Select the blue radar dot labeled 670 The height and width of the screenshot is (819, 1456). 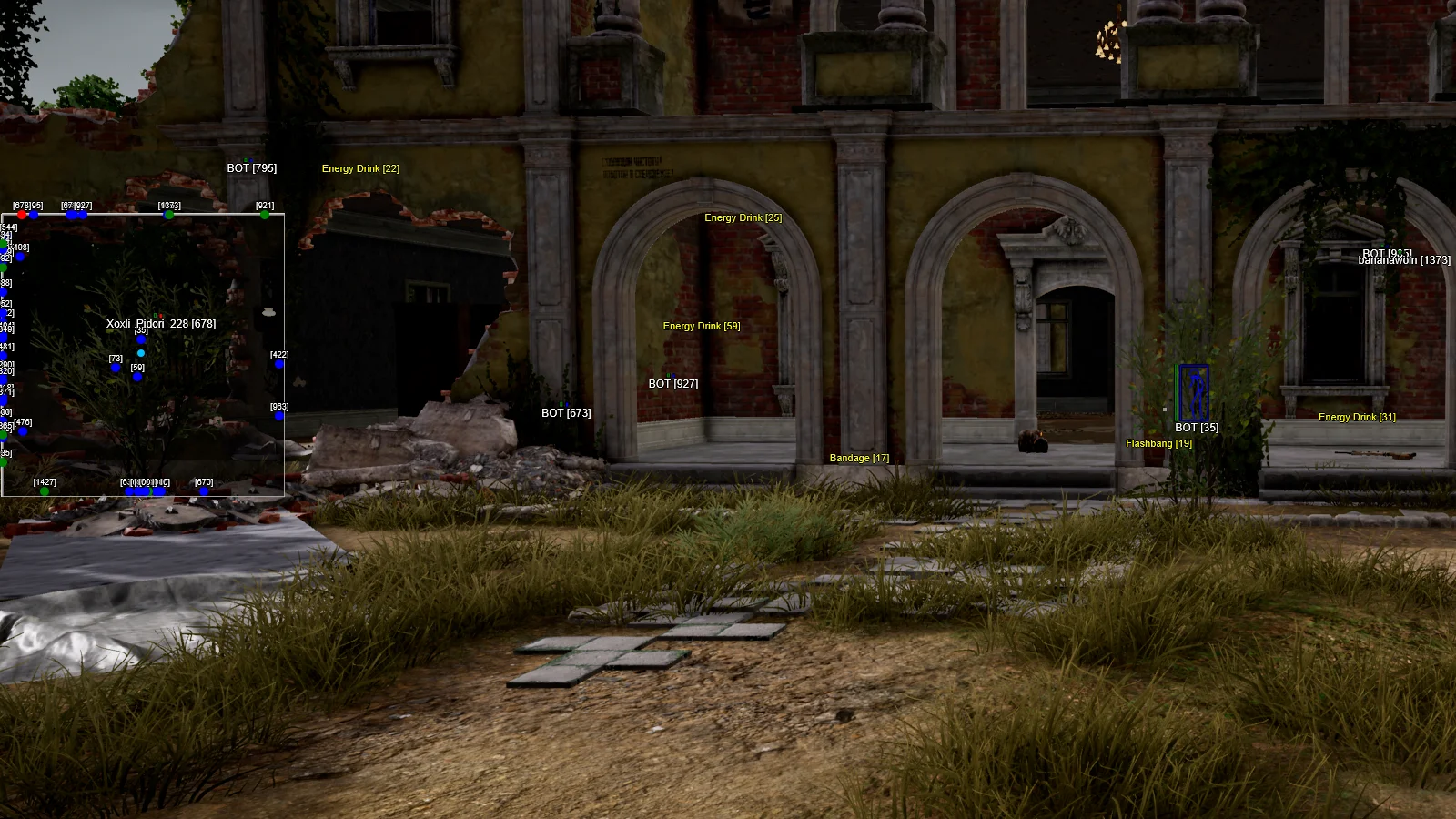[204, 491]
